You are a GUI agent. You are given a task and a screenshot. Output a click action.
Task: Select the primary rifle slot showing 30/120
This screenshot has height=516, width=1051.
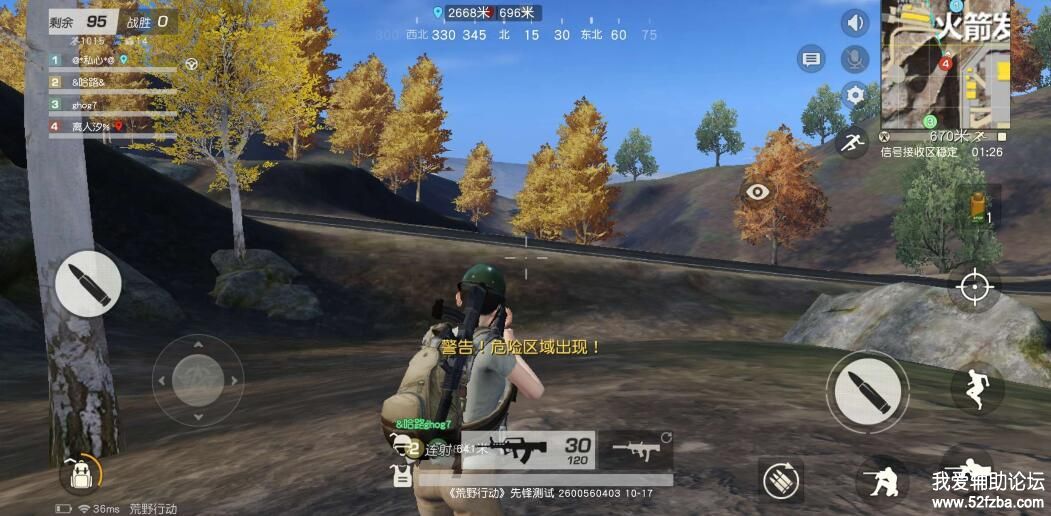point(538,449)
